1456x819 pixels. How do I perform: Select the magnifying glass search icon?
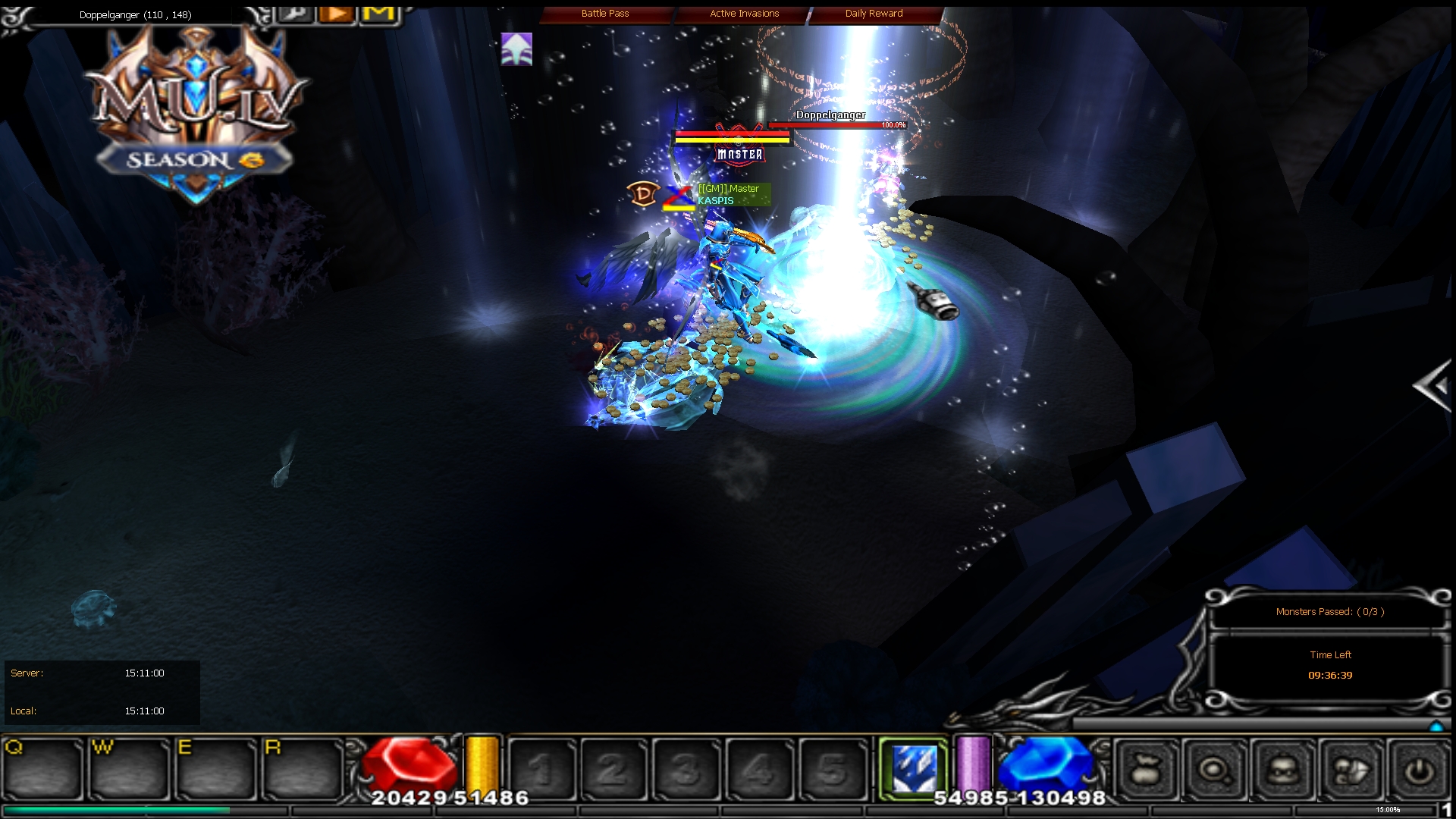[x=1214, y=770]
